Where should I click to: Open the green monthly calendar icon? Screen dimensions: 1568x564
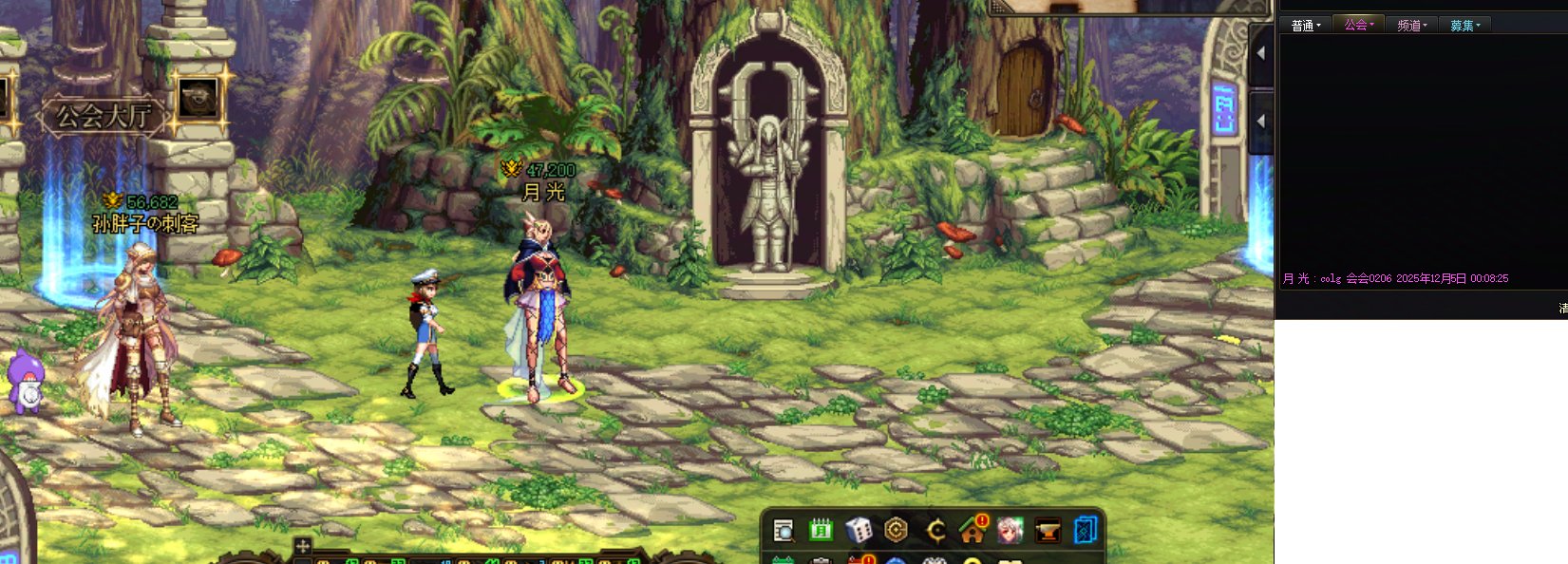(821, 530)
